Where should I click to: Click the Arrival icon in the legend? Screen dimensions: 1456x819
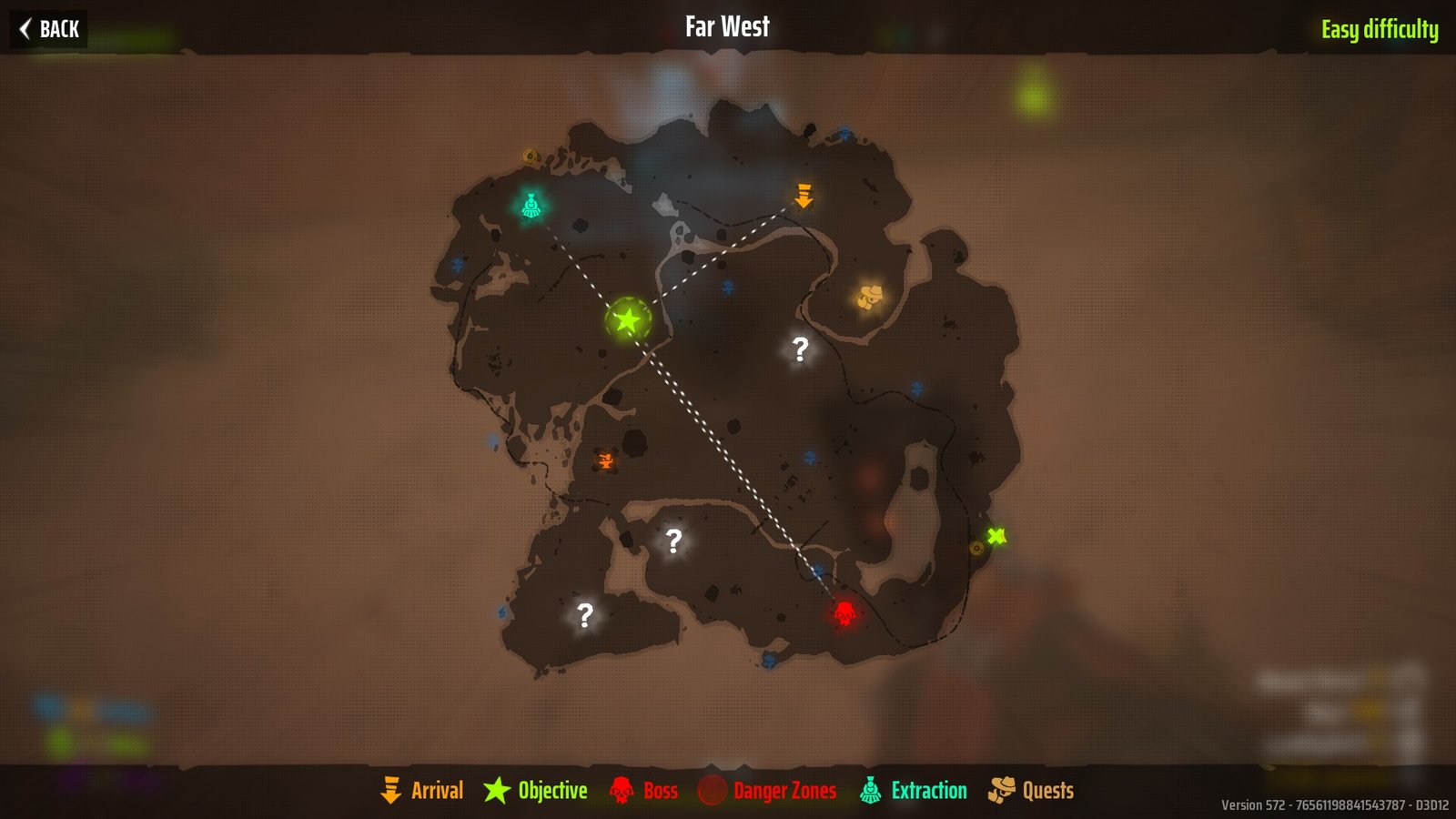(391, 790)
